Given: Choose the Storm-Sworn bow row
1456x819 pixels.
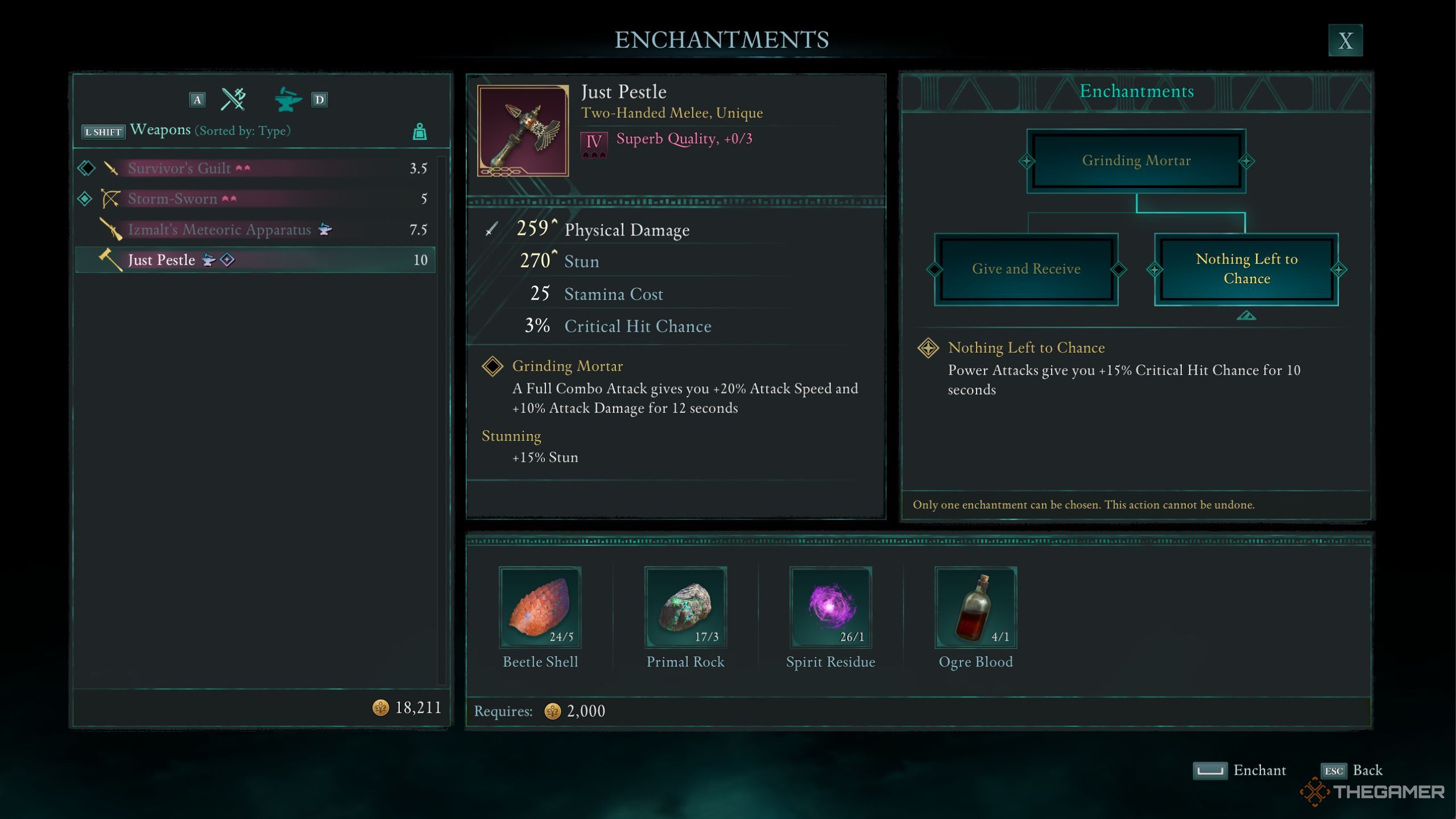Looking at the screenshot, I should click(256, 198).
